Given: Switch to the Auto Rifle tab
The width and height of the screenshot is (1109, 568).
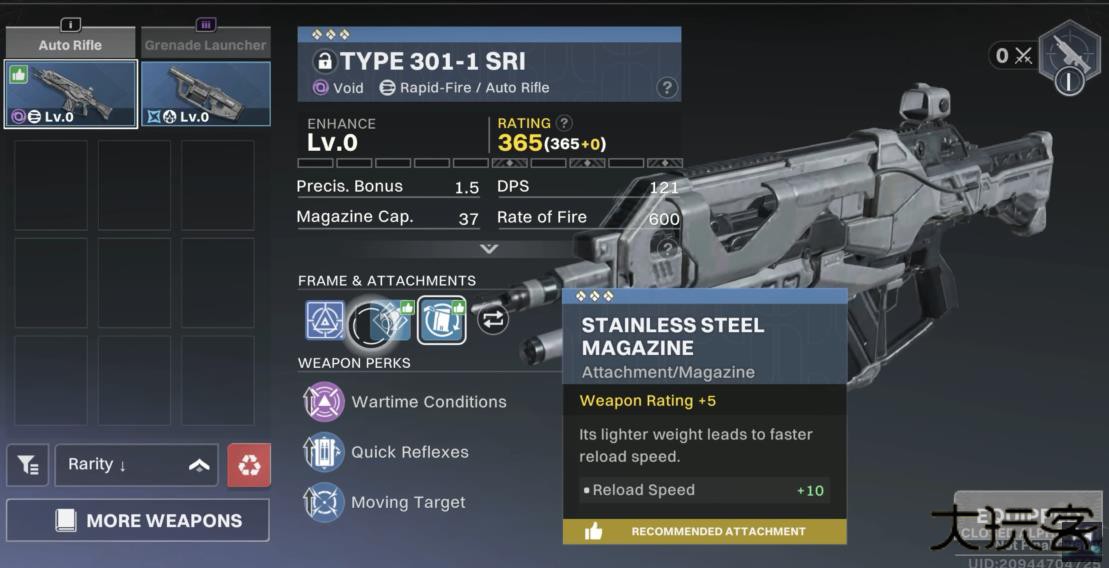Looking at the screenshot, I should coord(70,43).
